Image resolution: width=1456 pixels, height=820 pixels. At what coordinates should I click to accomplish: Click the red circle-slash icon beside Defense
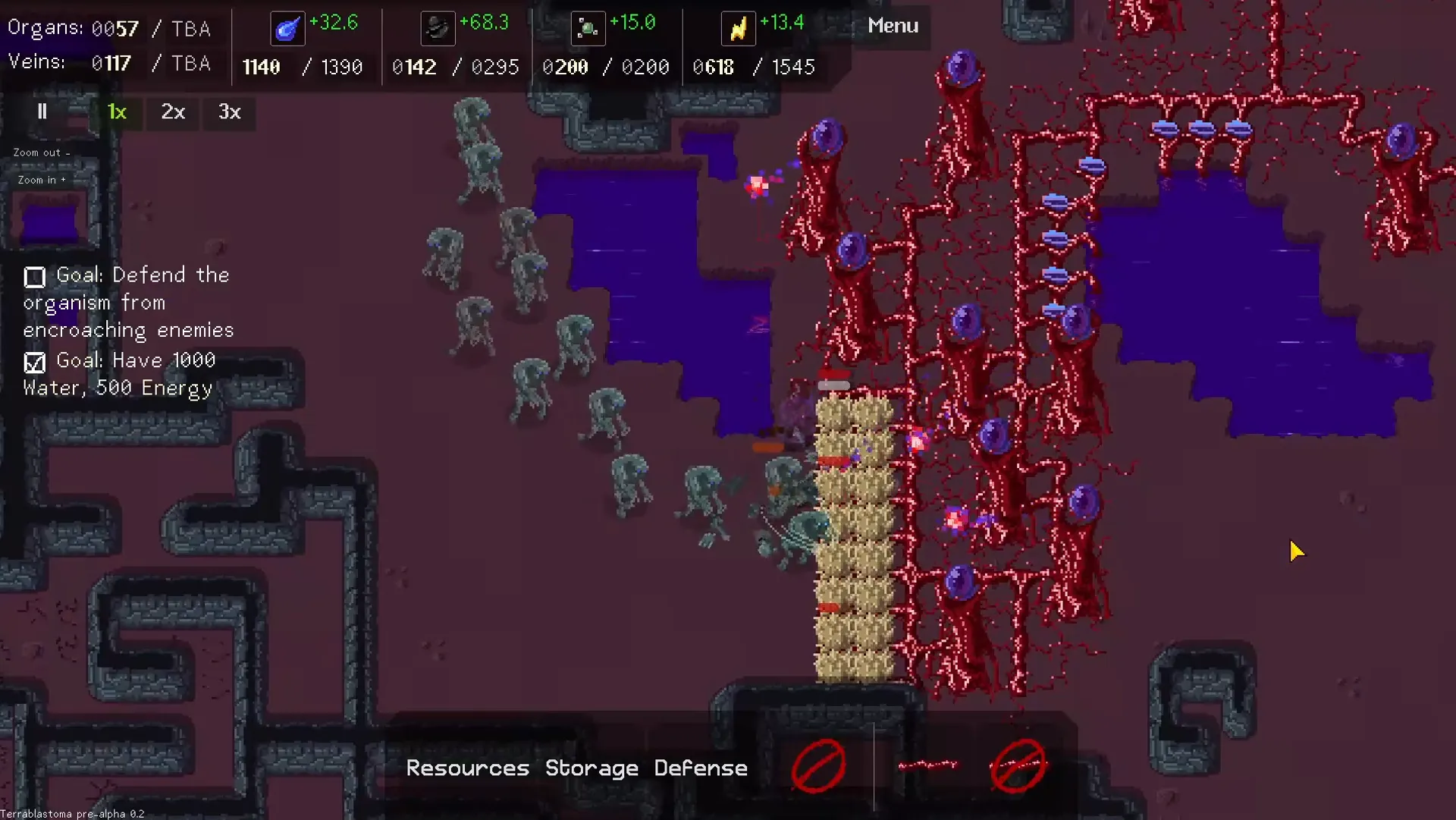click(x=818, y=765)
